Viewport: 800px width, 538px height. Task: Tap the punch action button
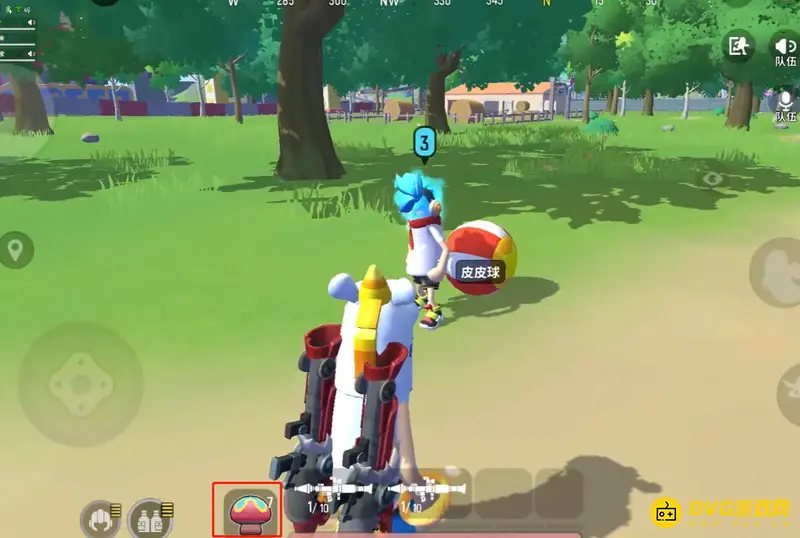(775, 272)
